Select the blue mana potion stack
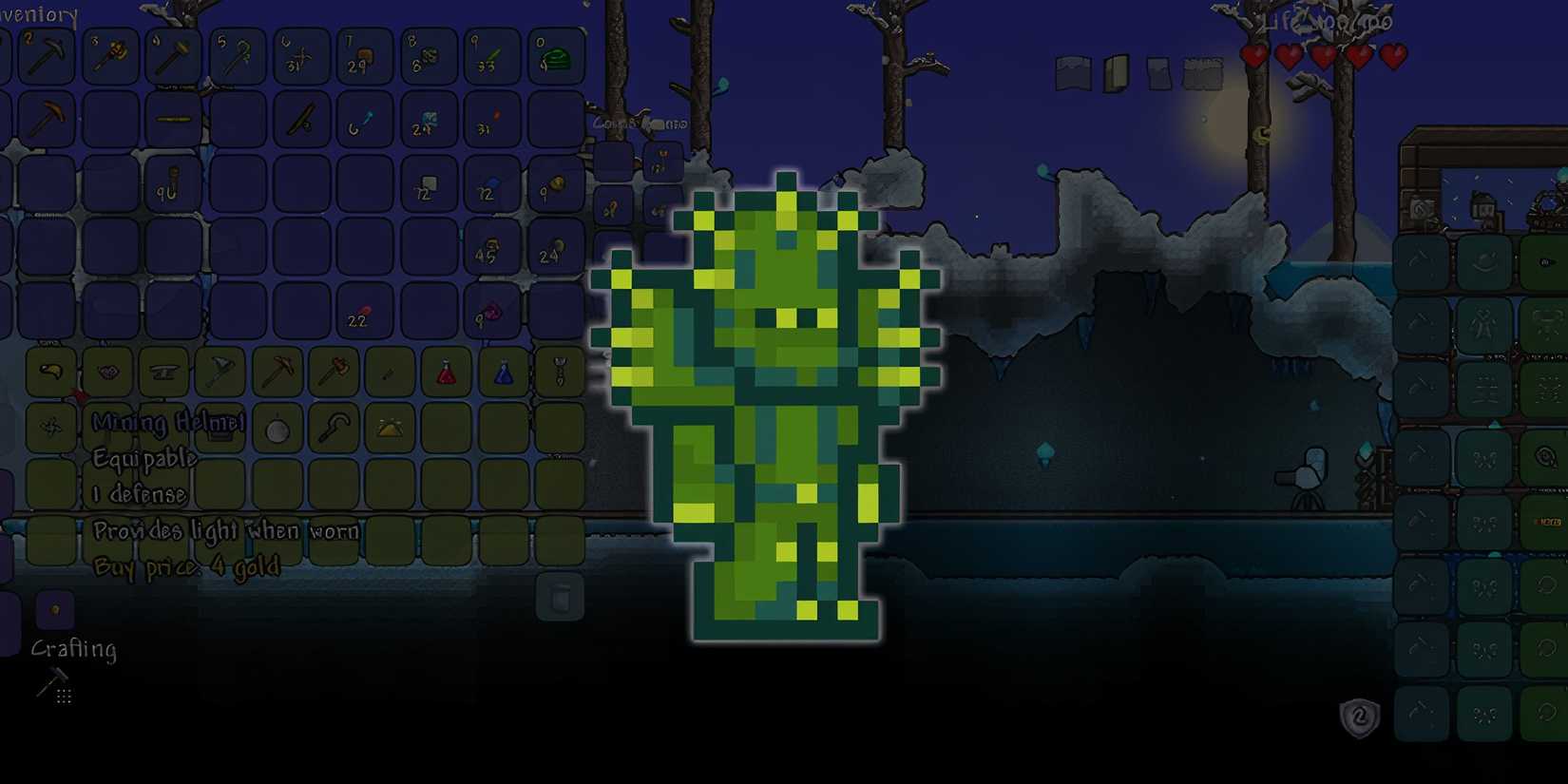Image resolution: width=1568 pixels, height=784 pixels. coord(506,372)
